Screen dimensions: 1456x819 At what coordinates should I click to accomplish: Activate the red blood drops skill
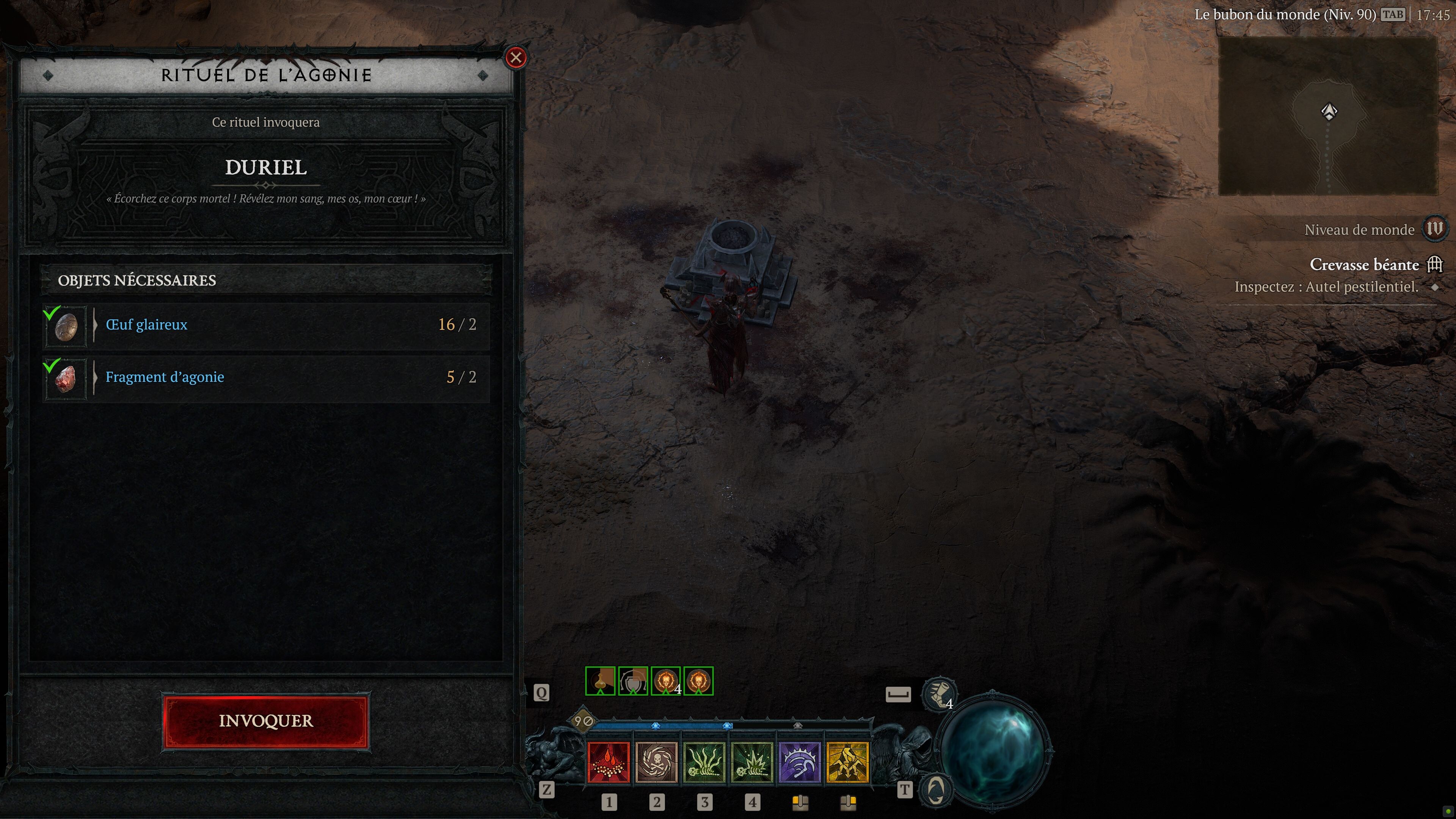pos(609,763)
